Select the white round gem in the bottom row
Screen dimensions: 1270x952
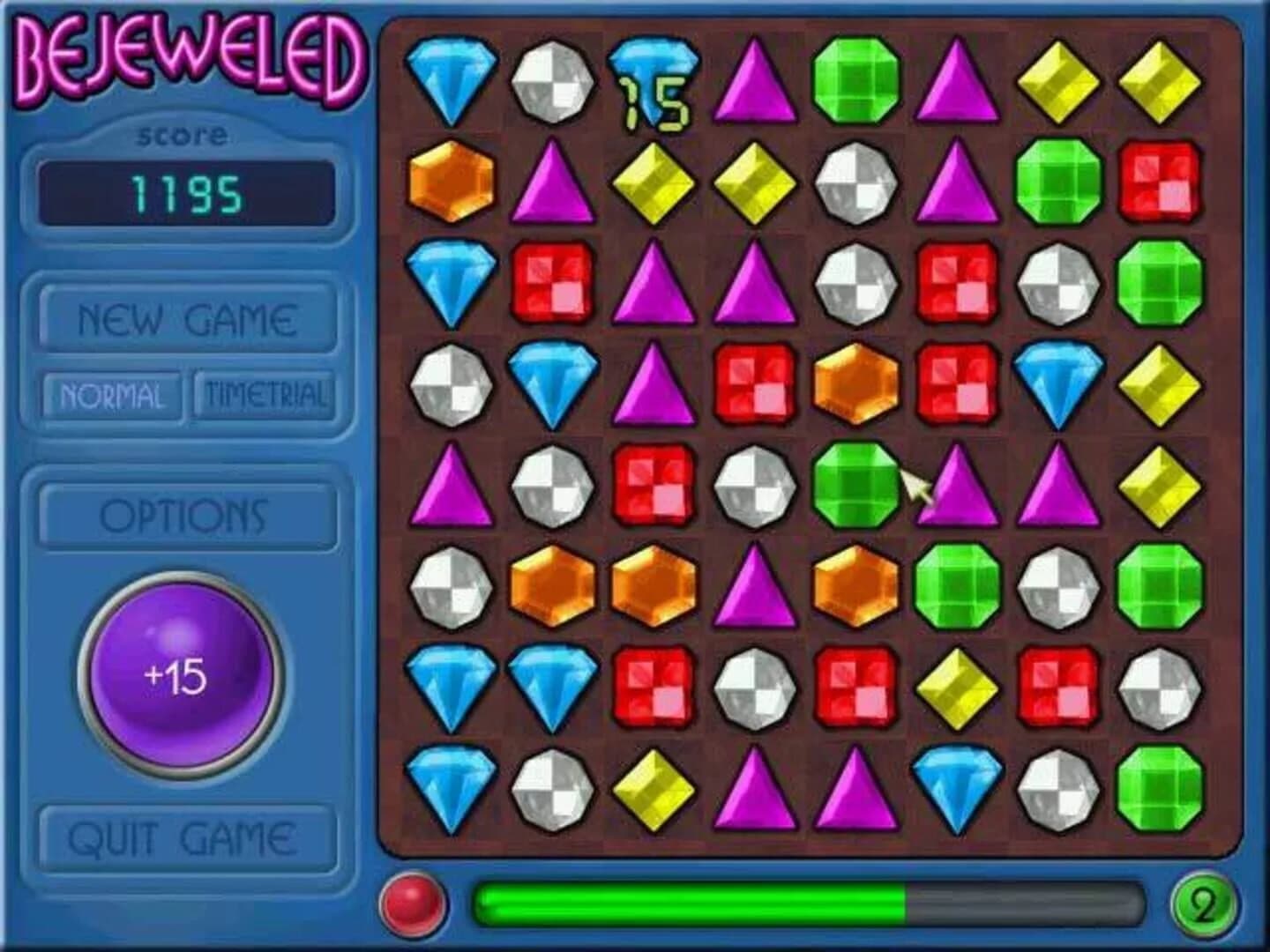(x=551, y=789)
